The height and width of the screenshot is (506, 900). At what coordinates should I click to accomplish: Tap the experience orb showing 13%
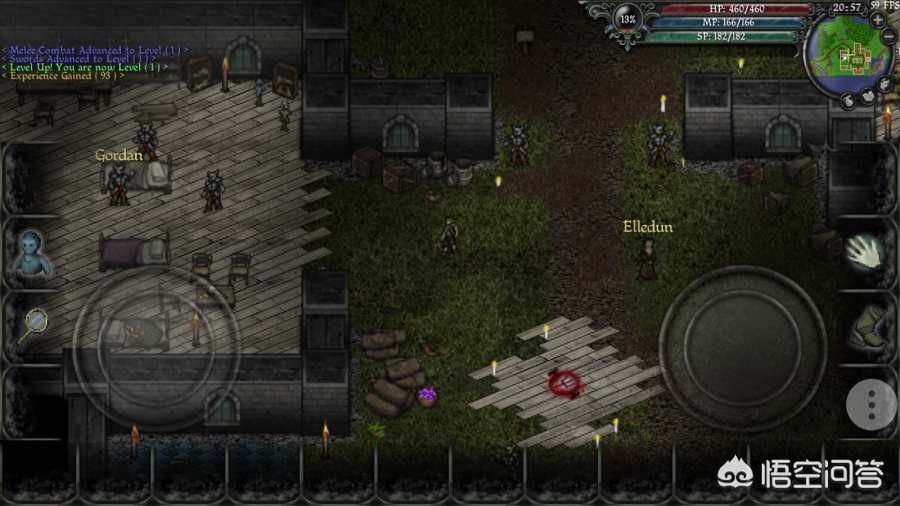click(628, 19)
